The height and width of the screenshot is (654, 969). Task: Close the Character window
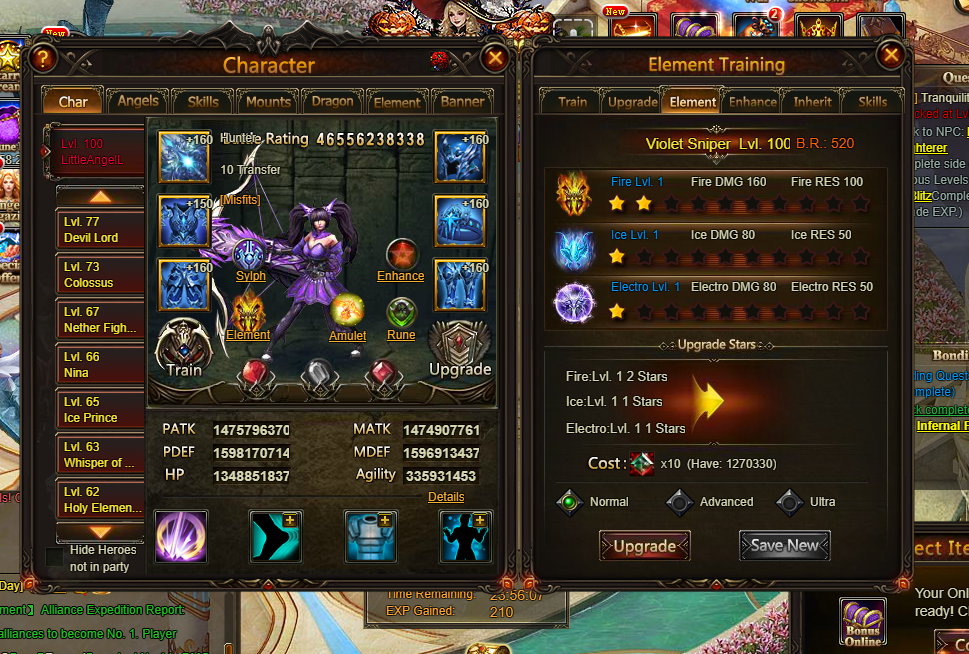[494, 59]
